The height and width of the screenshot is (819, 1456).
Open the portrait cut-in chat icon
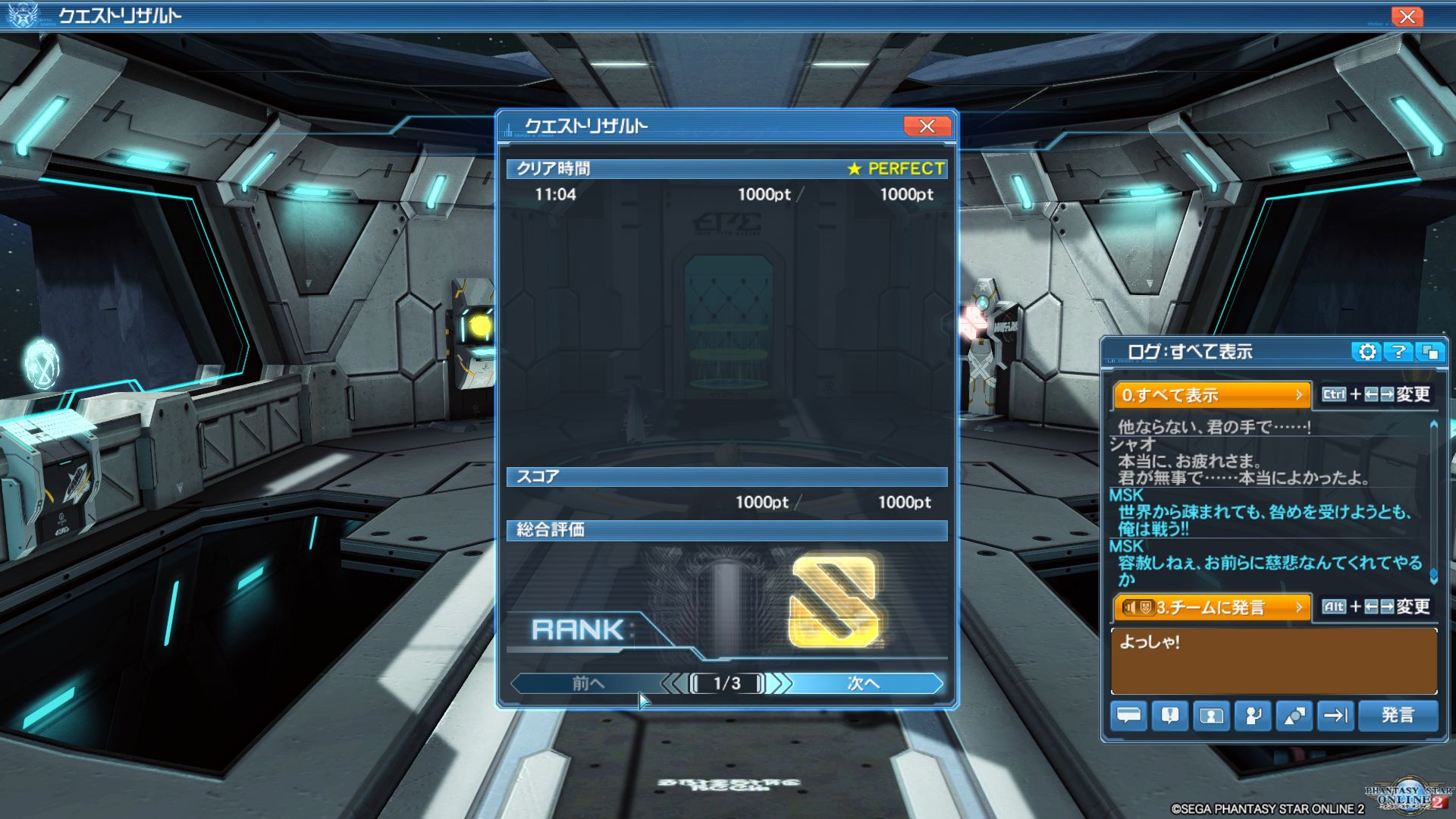click(x=1211, y=715)
